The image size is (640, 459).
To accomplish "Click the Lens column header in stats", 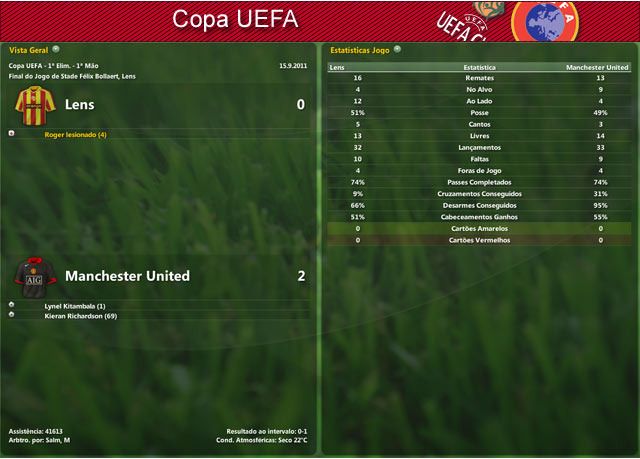I will pos(337,67).
